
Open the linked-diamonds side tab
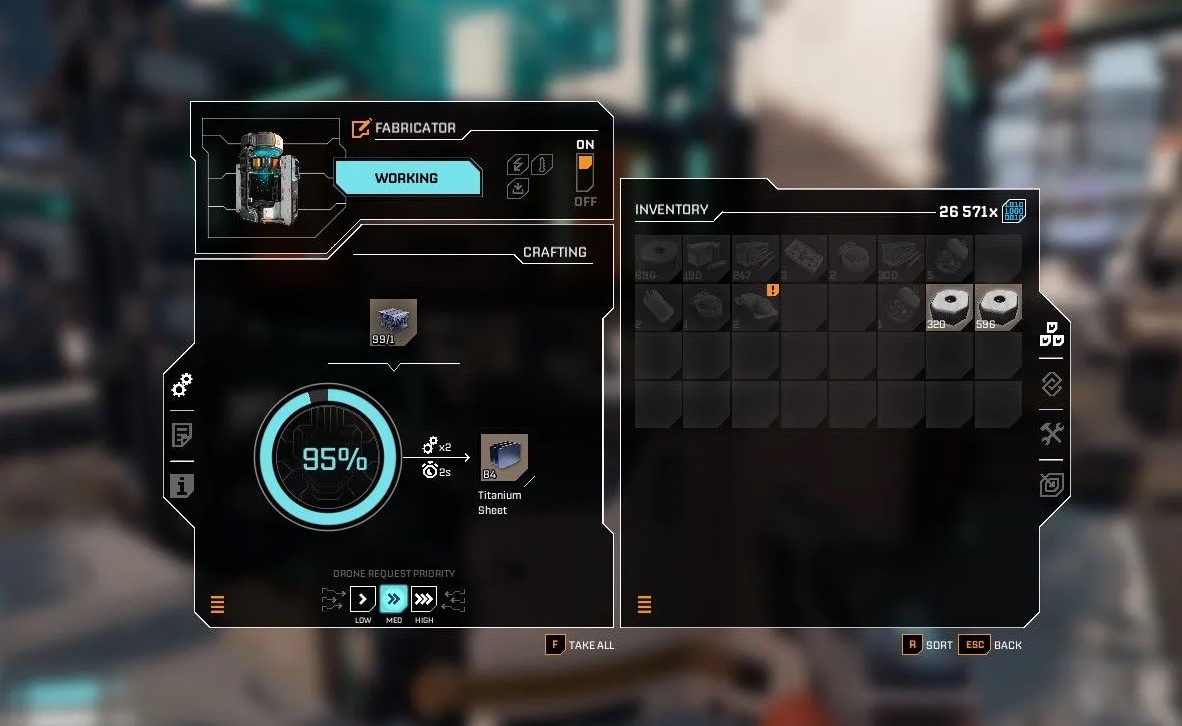coord(1051,384)
